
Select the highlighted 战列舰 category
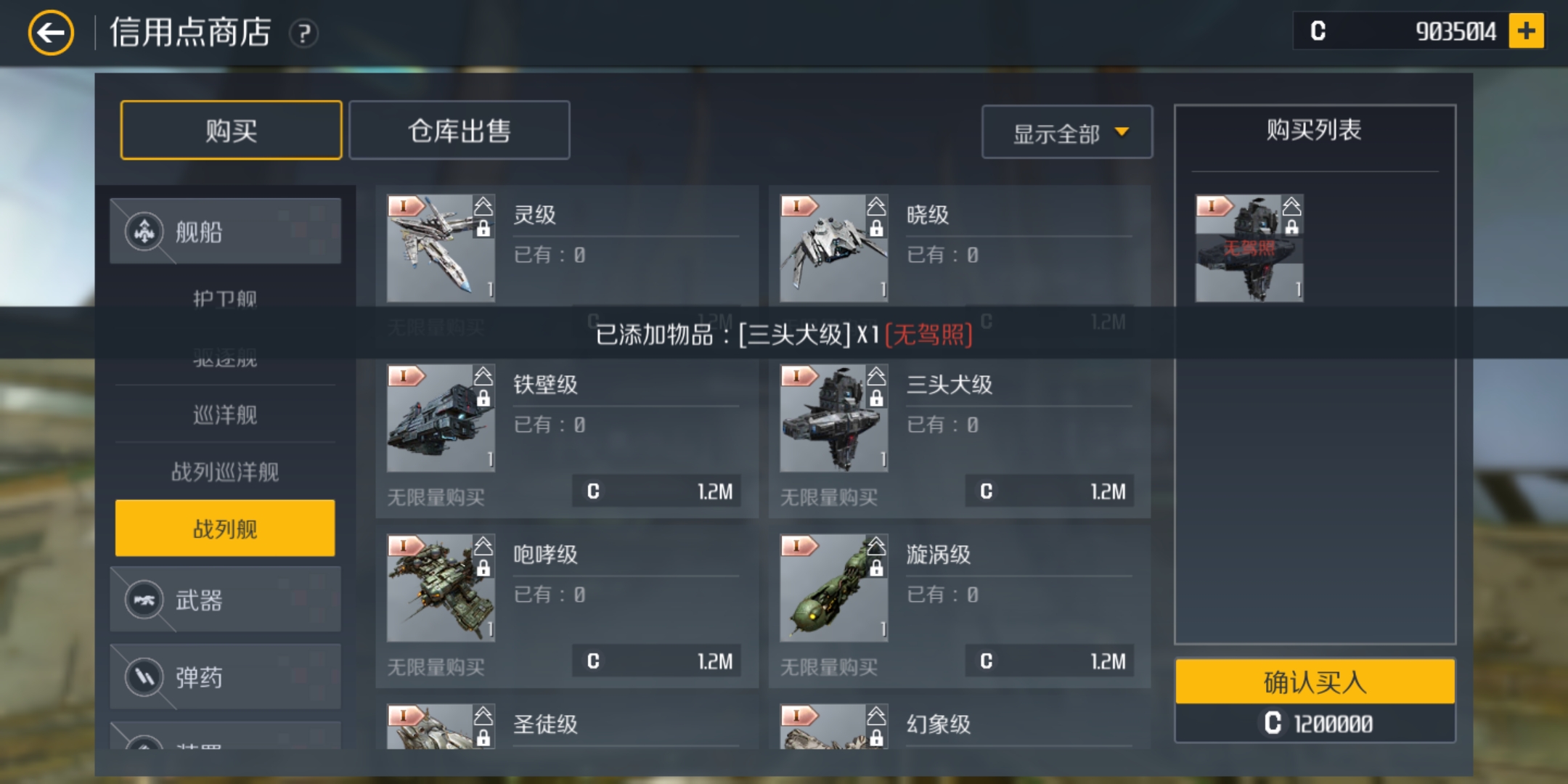[x=225, y=528]
